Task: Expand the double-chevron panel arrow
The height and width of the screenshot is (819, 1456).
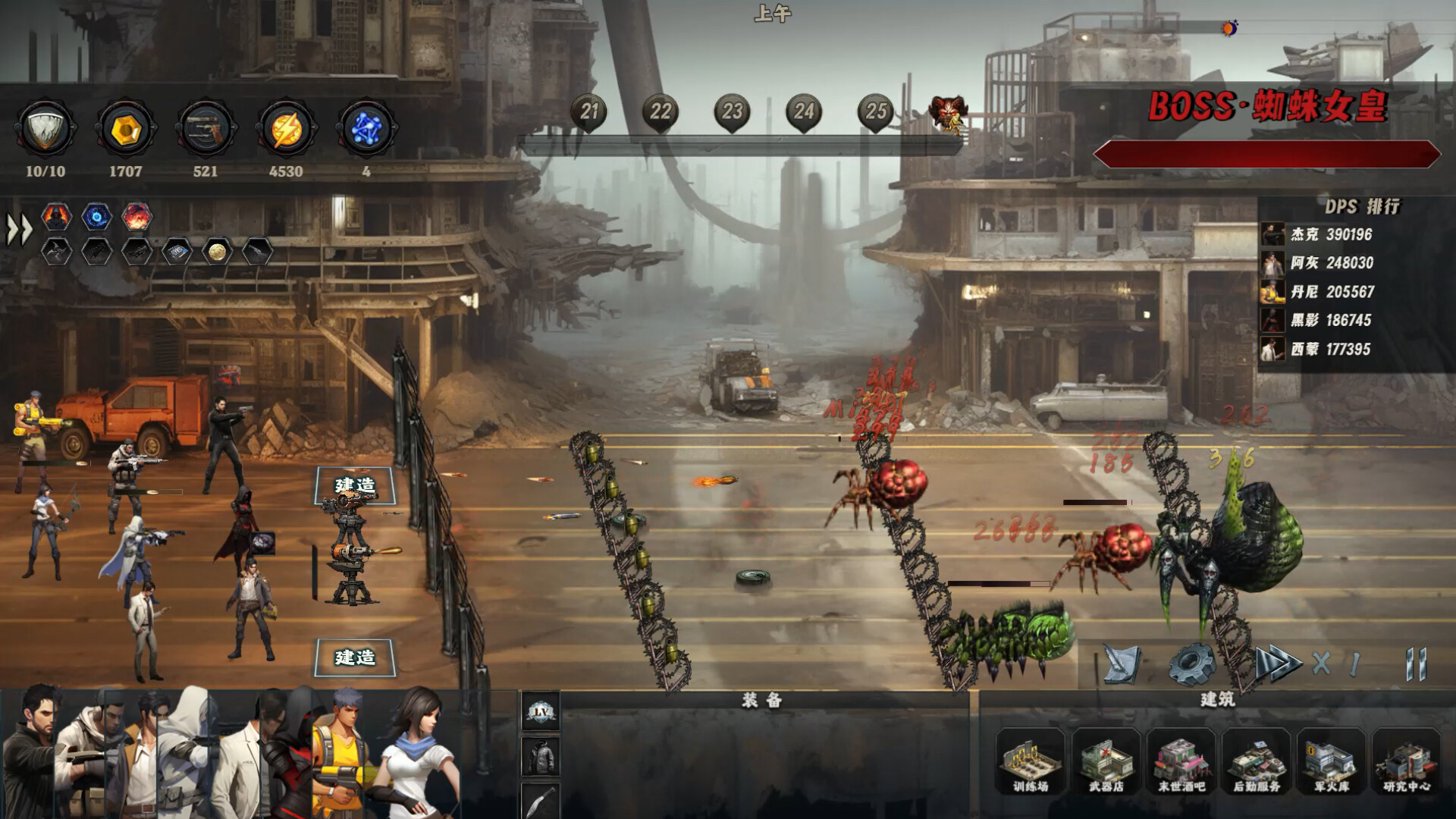Action: (20, 230)
